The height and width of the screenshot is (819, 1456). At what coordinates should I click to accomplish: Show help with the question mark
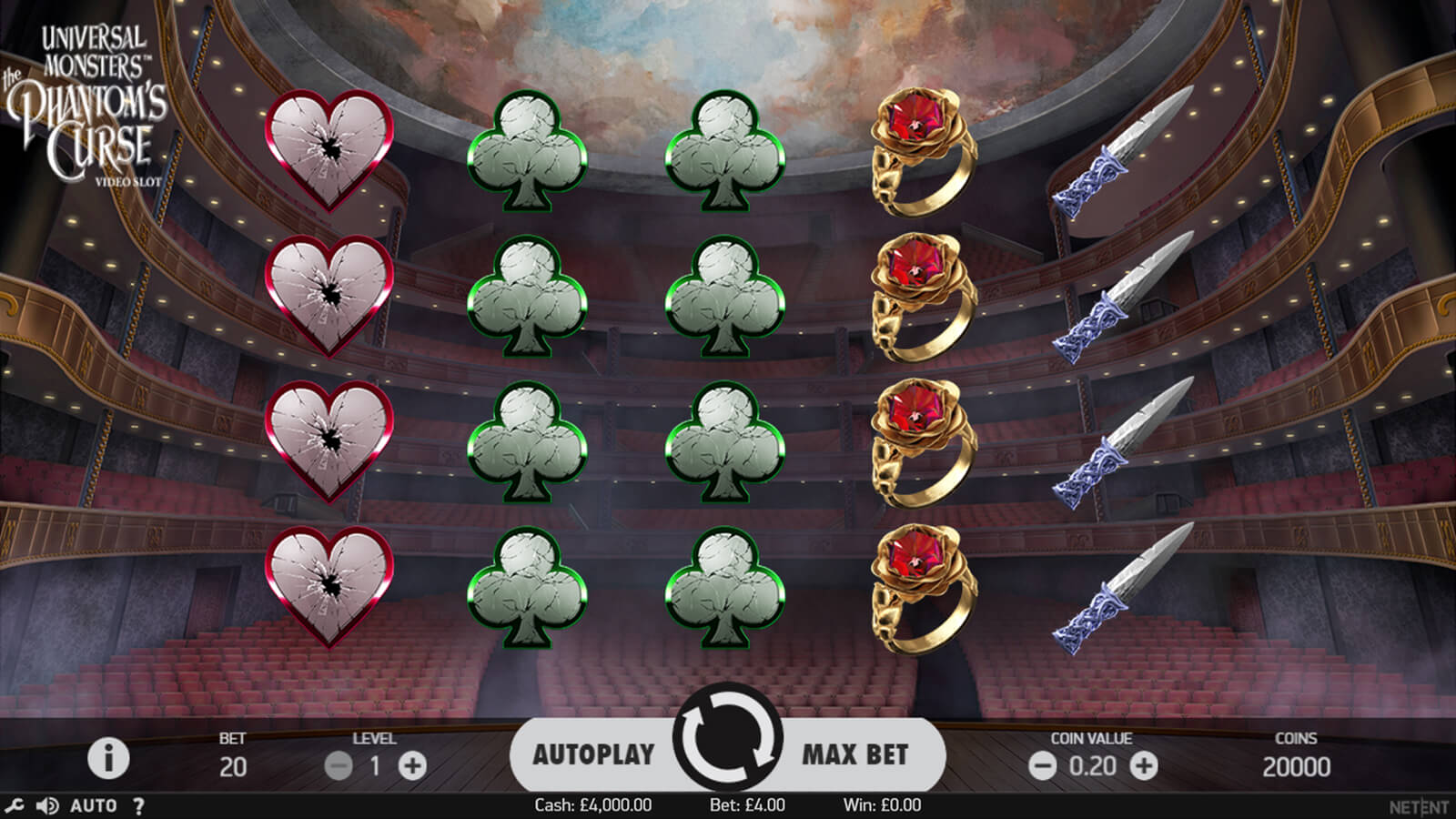point(138,805)
